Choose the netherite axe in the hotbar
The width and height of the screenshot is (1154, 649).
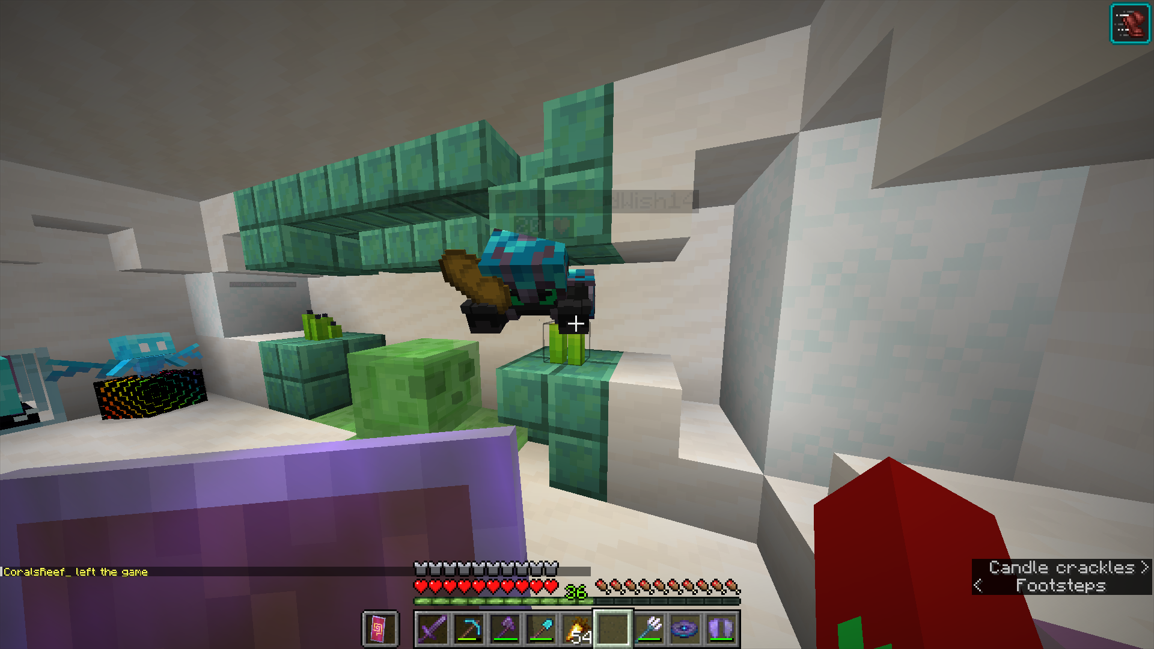click(x=505, y=629)
